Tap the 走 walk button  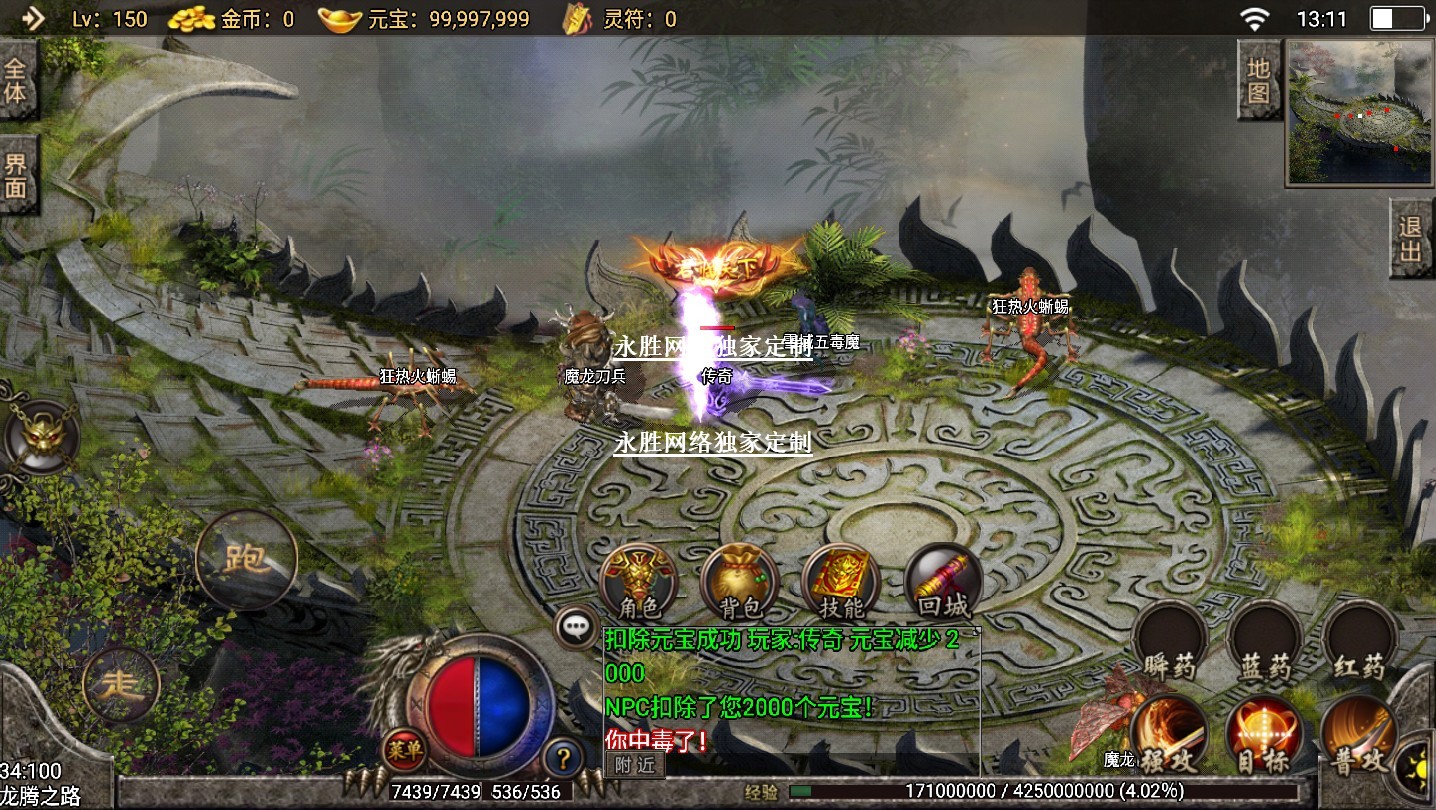pos(121,685)
